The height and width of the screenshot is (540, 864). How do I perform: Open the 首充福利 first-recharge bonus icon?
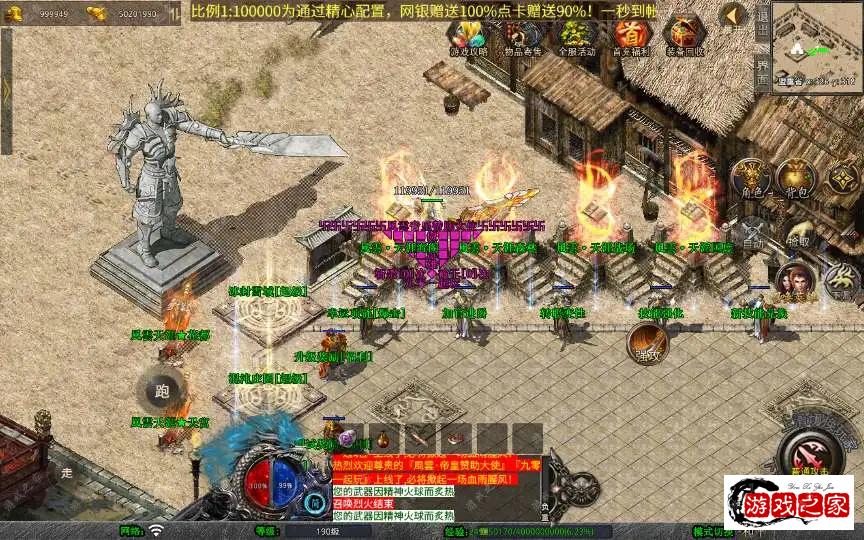point(630,36)
